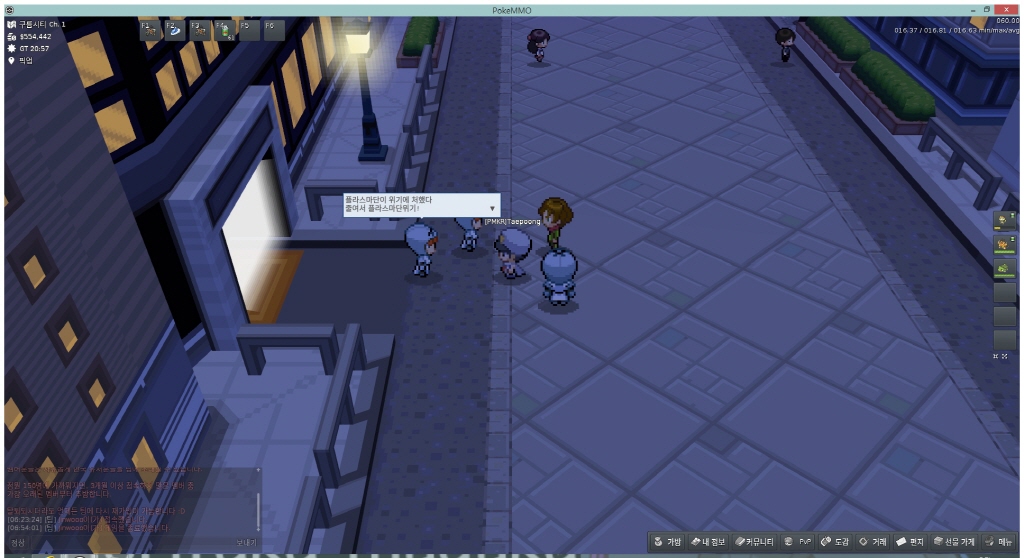Use the F4 green item slot
Image resolution: width=1024 pixels, height=558 pixels.
pos(224,30)
